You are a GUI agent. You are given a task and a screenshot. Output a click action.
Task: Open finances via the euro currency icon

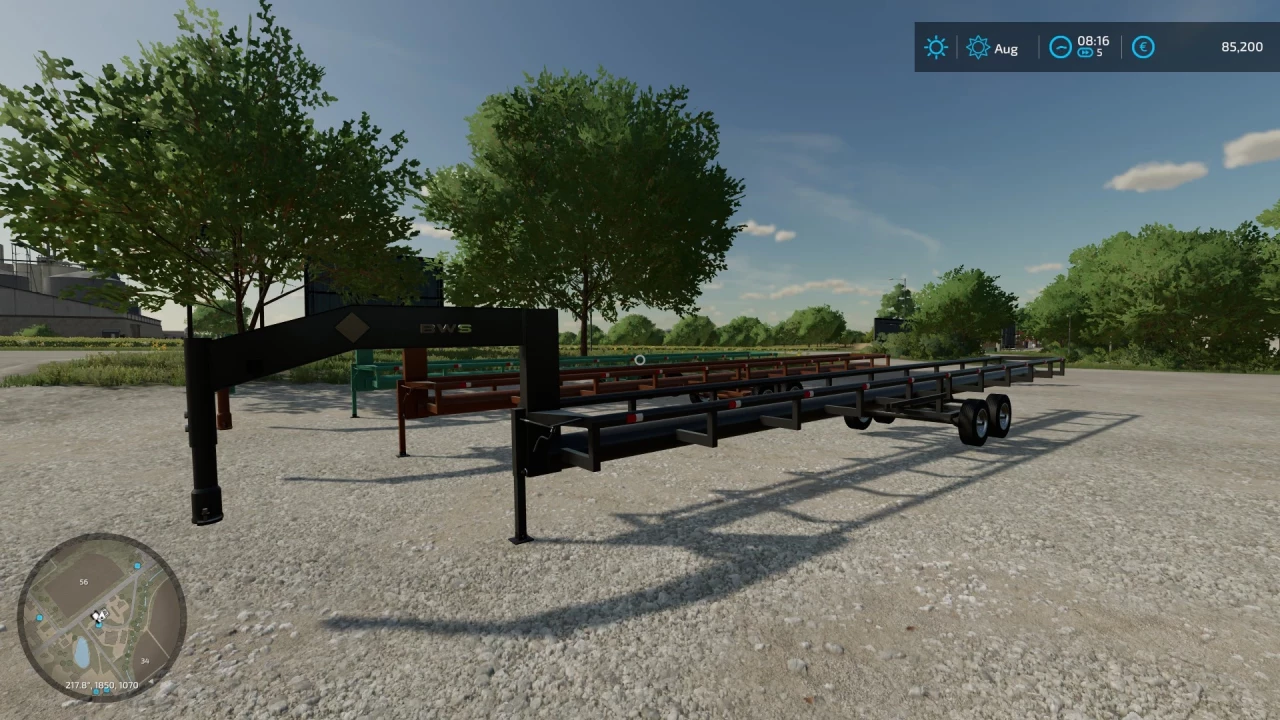click(x=1143, y=47)
